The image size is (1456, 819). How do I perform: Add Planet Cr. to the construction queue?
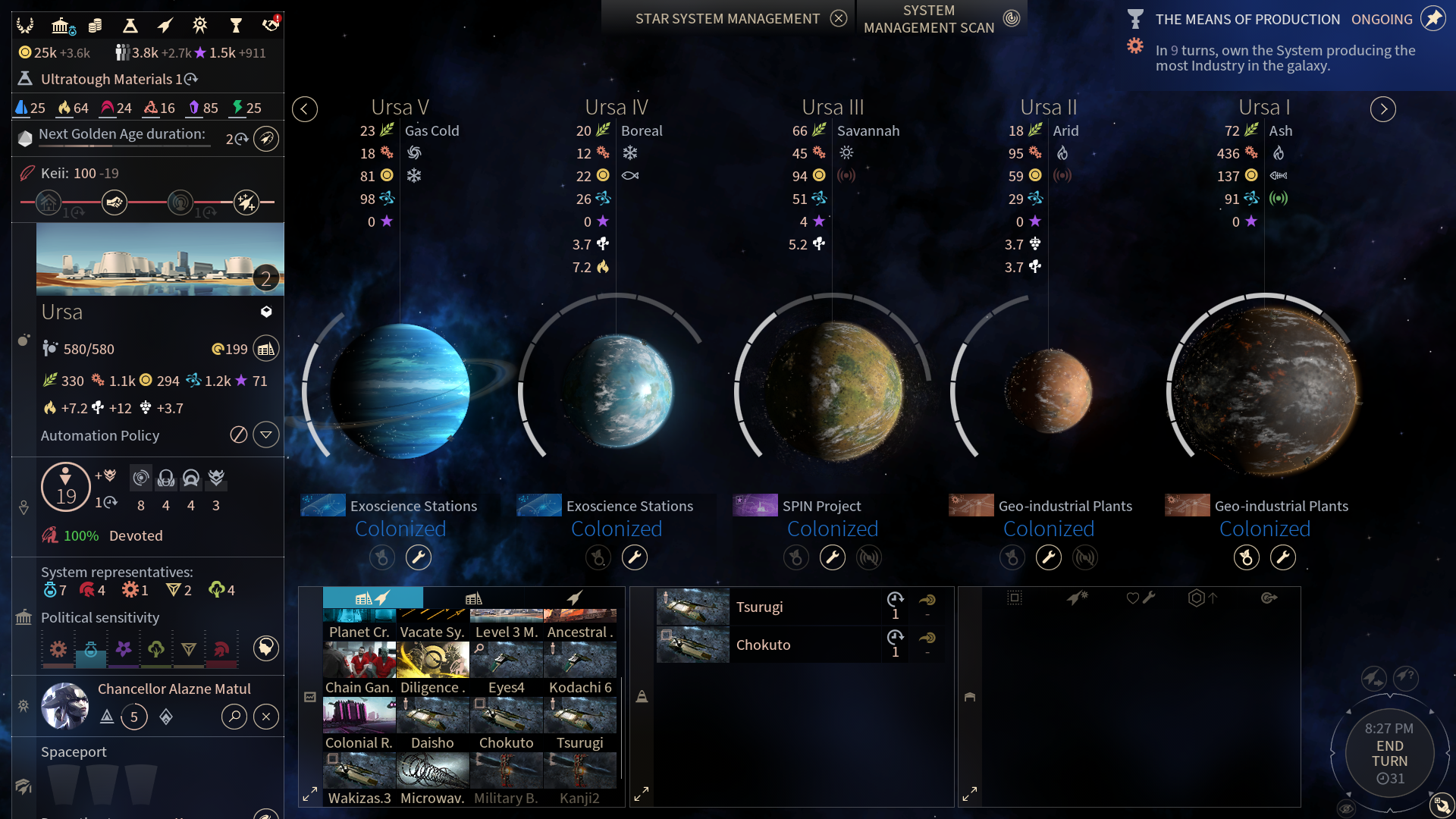click(x=359, y=624)
